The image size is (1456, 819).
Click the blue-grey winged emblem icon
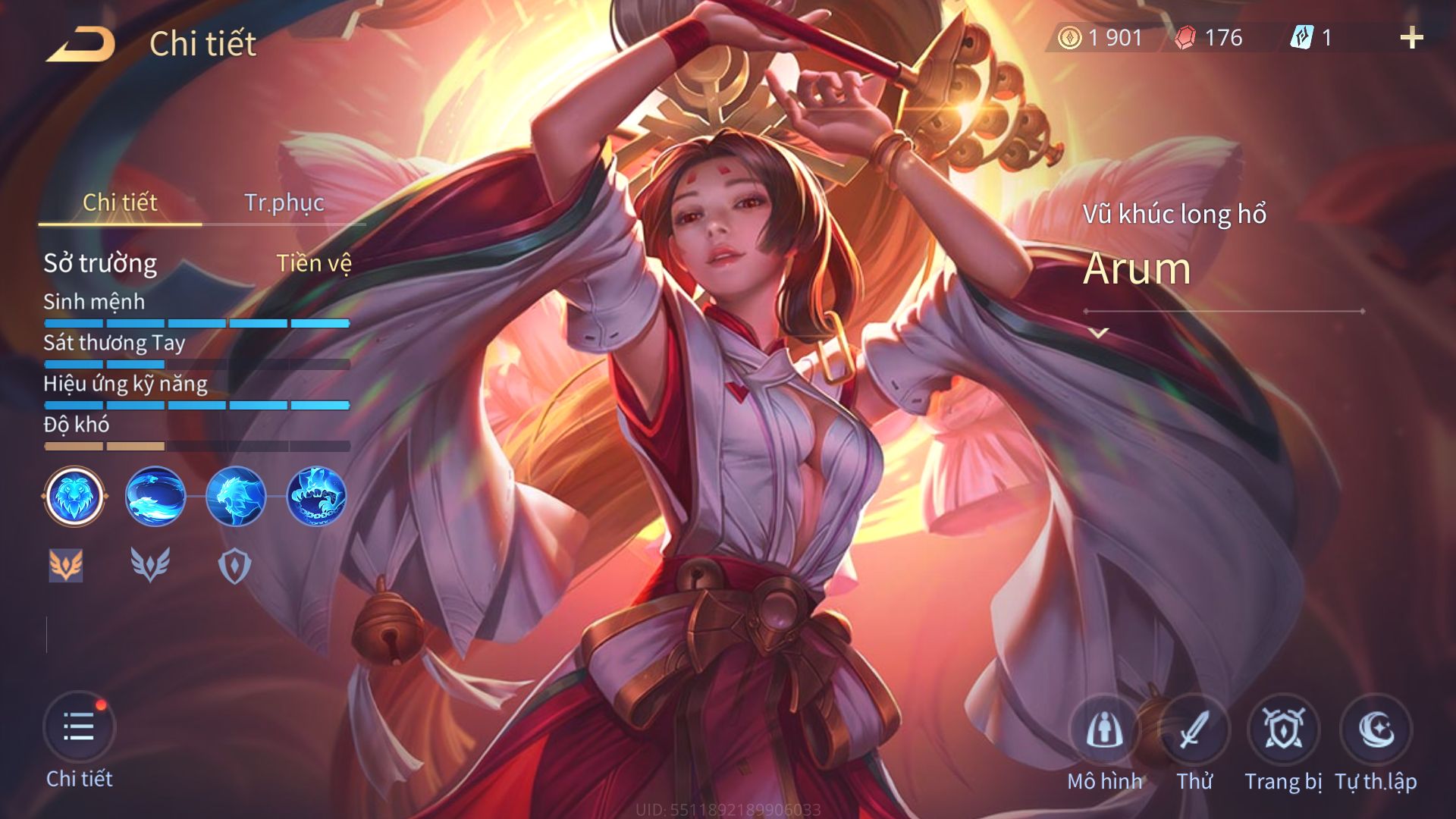click(x=150, y=566)
